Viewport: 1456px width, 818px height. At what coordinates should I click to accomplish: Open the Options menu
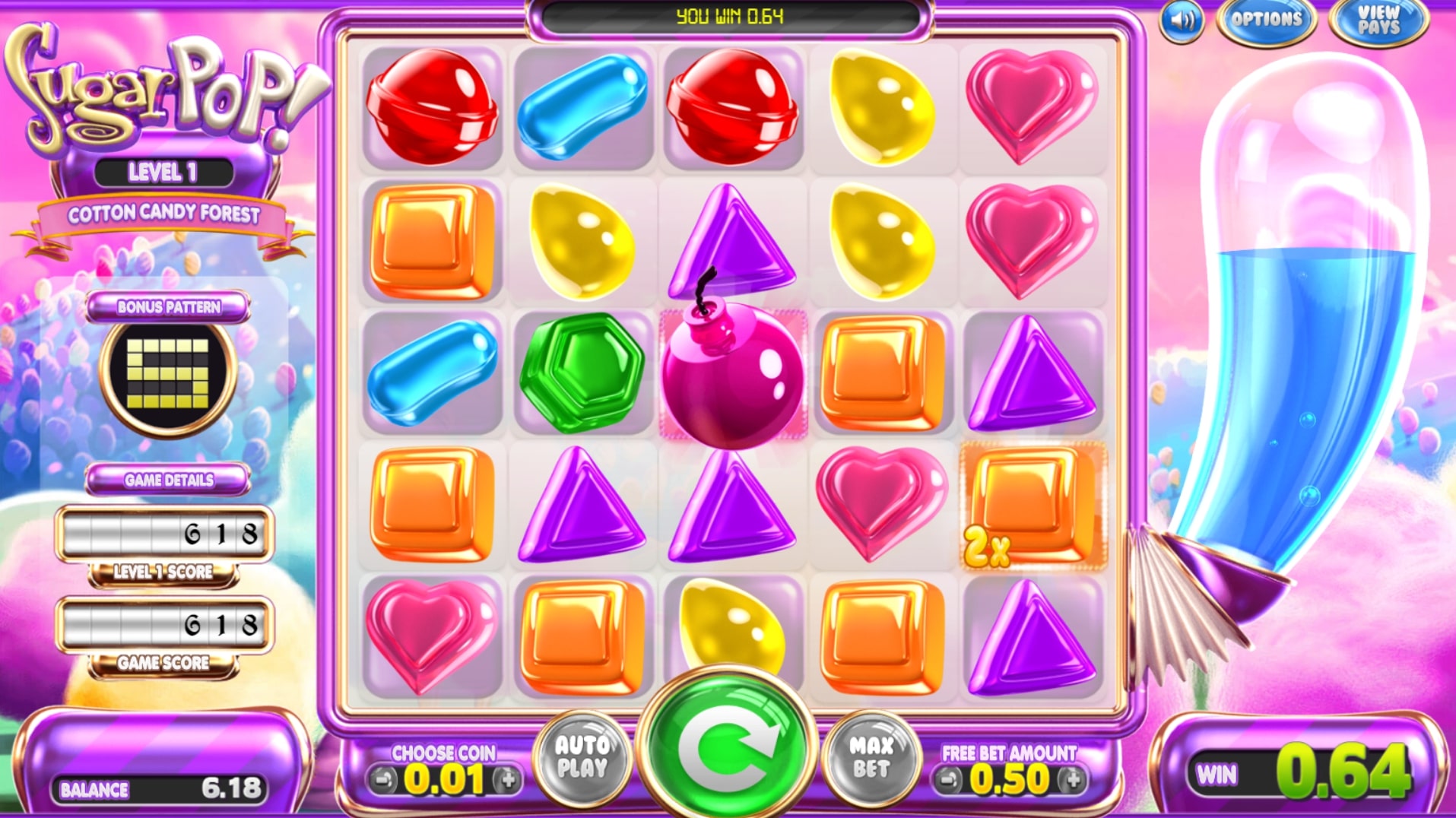coord(1267,21)
